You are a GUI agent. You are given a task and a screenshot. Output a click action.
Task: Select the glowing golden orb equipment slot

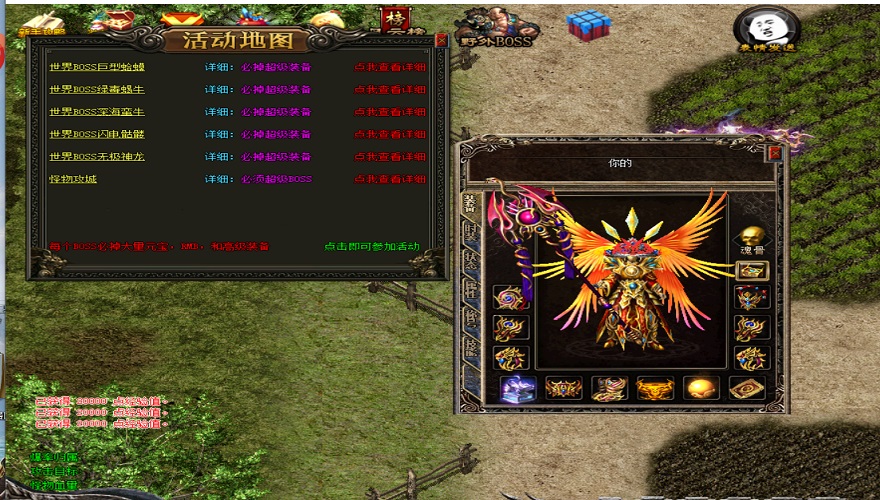701,388
